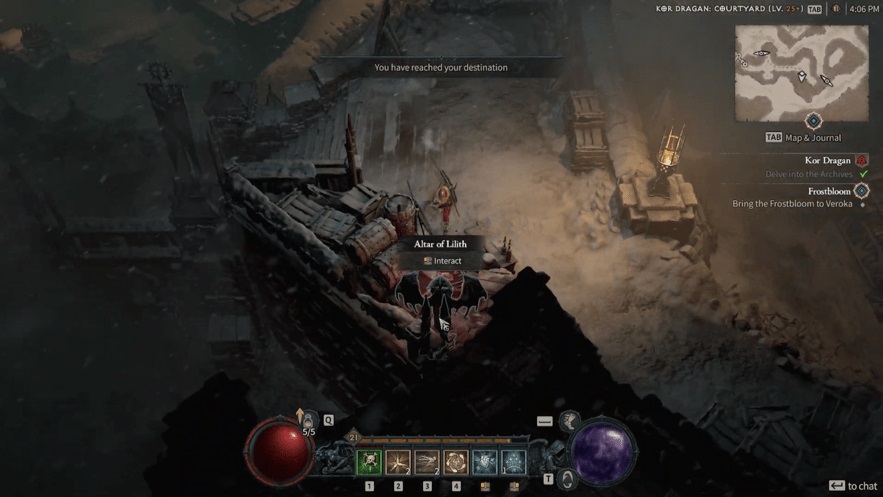Viewport: 883px width, 497px height.
Task: Open the minimap in the top-right corner
Action: 801,73
